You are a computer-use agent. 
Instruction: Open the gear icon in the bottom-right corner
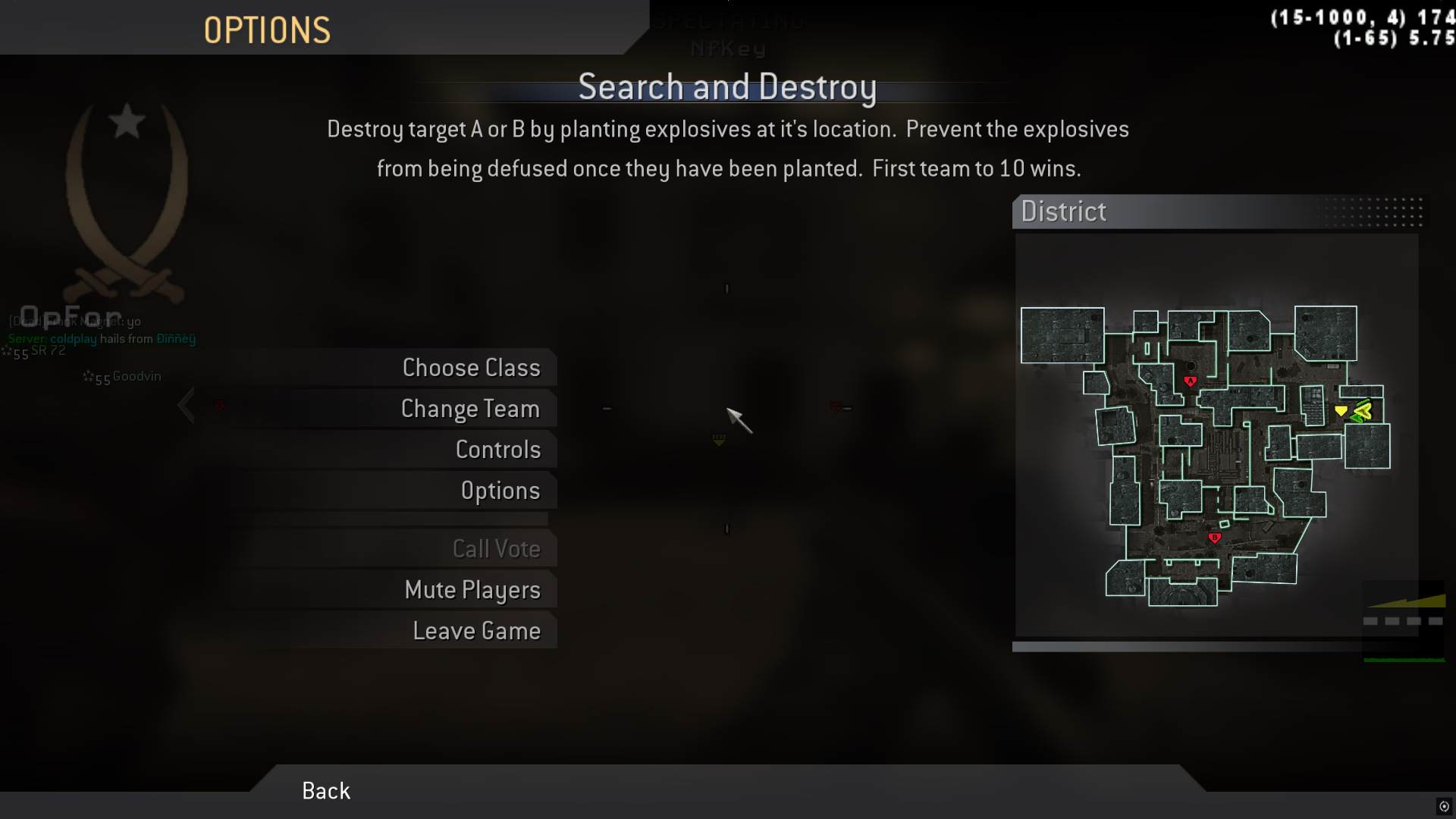pos(1444,807)
